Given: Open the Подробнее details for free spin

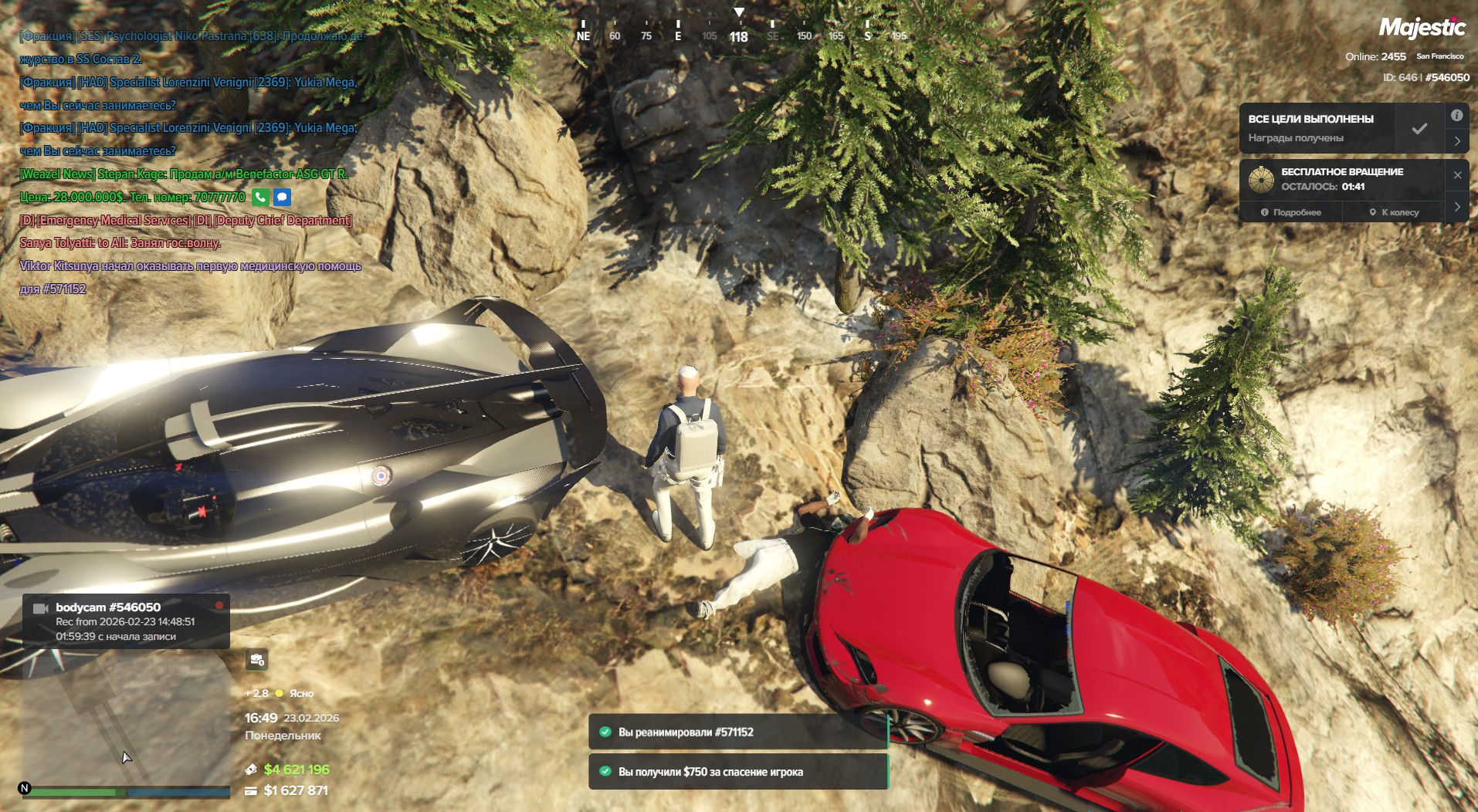Looking at the screenshot, I should [1291, 212].
